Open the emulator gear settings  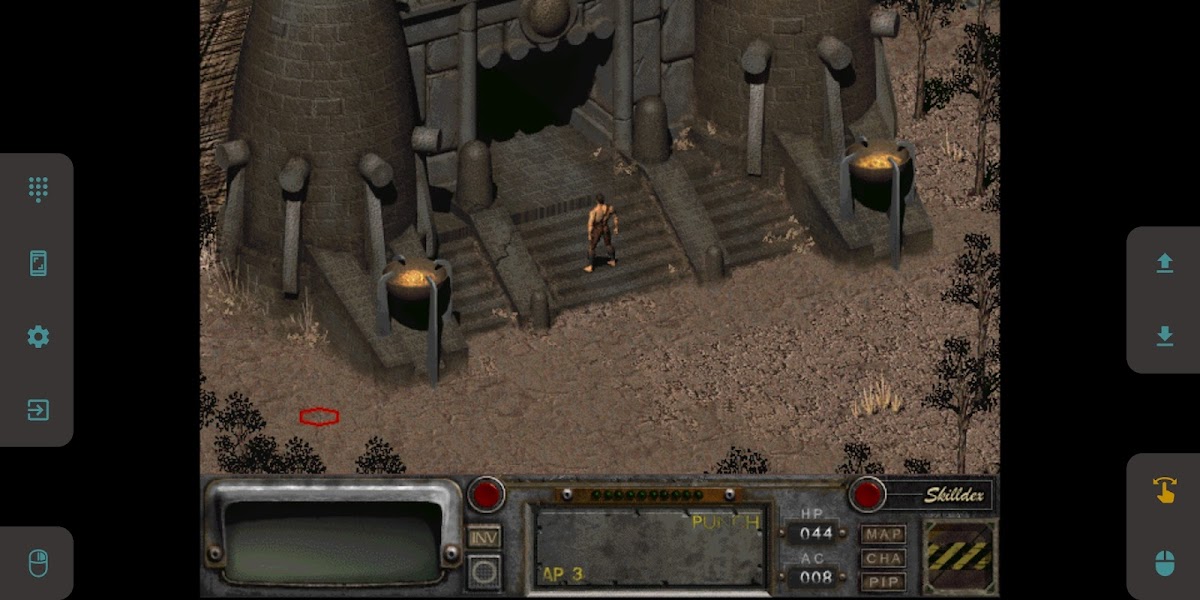click(x=38, y=337)
